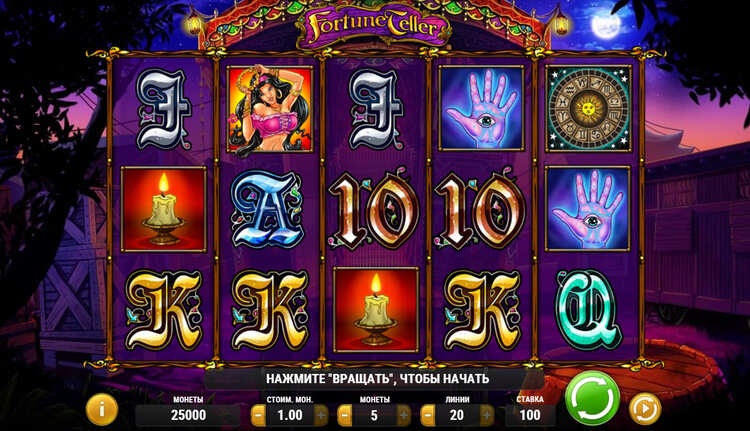Raise the coins per line (МОНЕТЫ)
Screen dimensions: 750x431
[x=404, y=415]
